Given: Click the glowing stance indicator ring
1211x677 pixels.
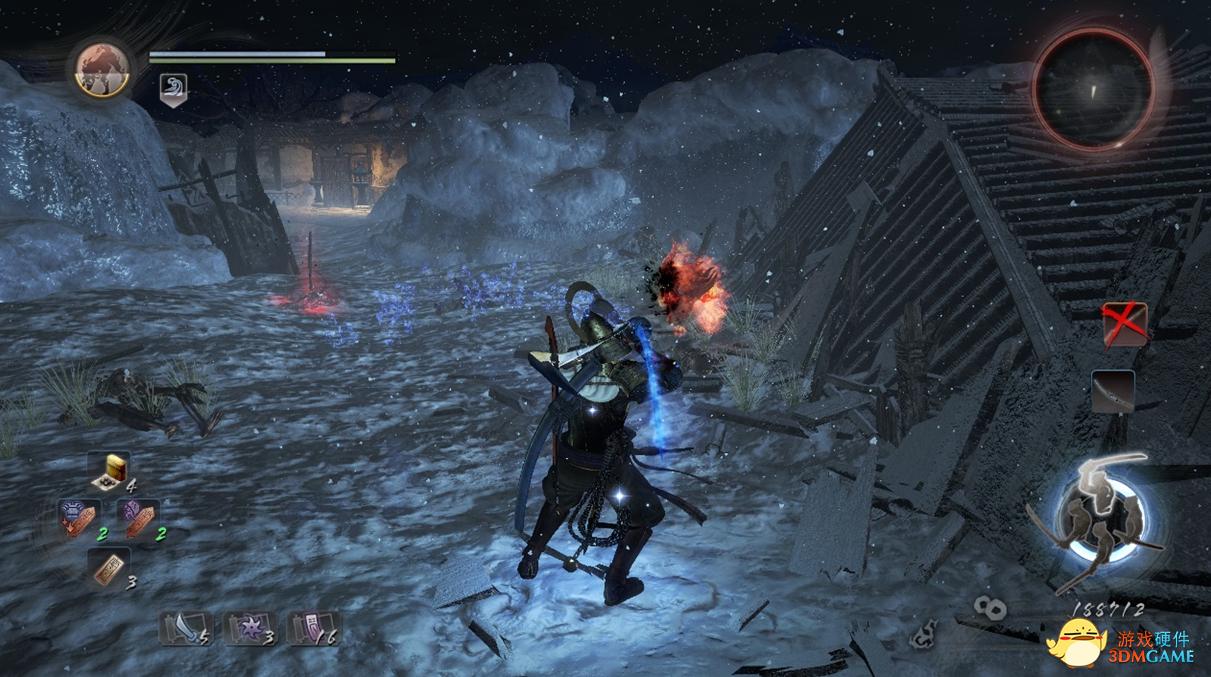Looking at the screenshot, I should tap(1101, 519).
